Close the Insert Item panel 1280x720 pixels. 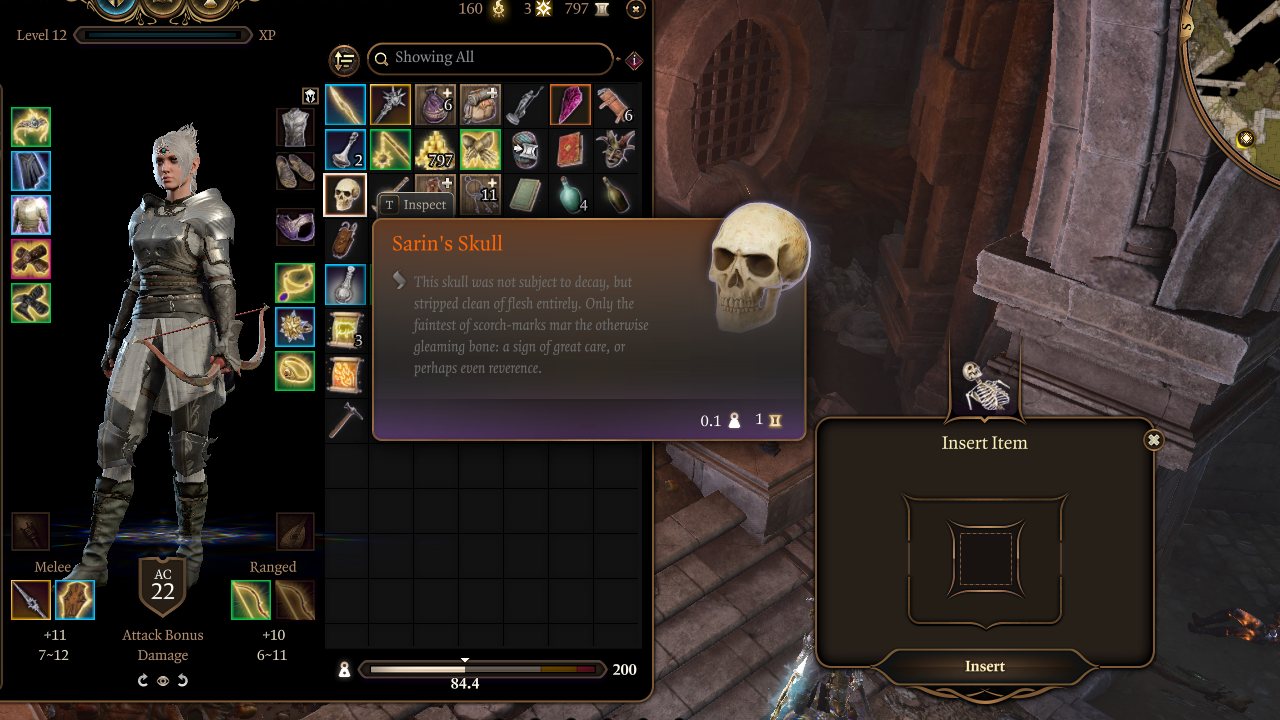click(x=1154, y=440)
